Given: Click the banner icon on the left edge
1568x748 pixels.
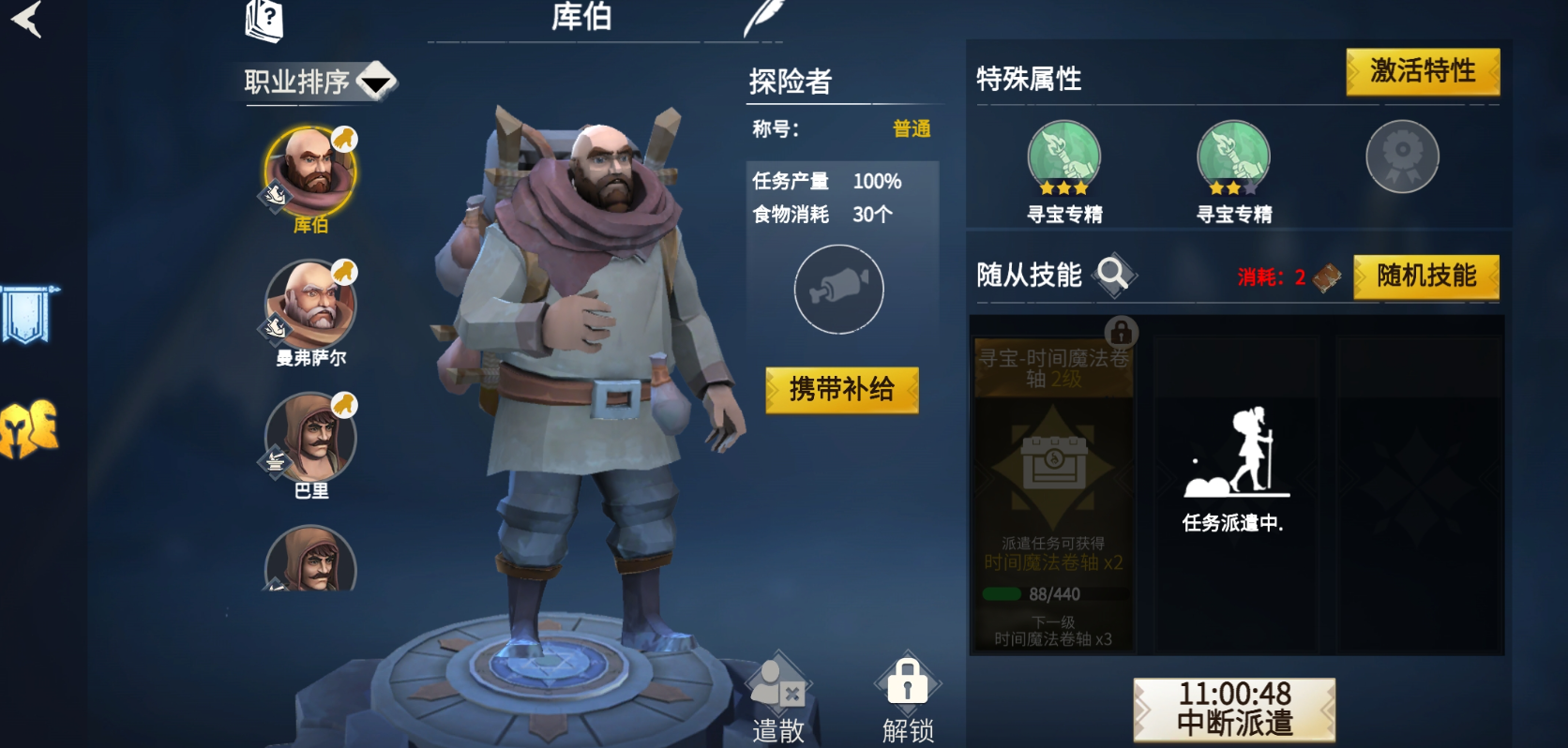Looking at the screenshot, I should coord(28,309).
